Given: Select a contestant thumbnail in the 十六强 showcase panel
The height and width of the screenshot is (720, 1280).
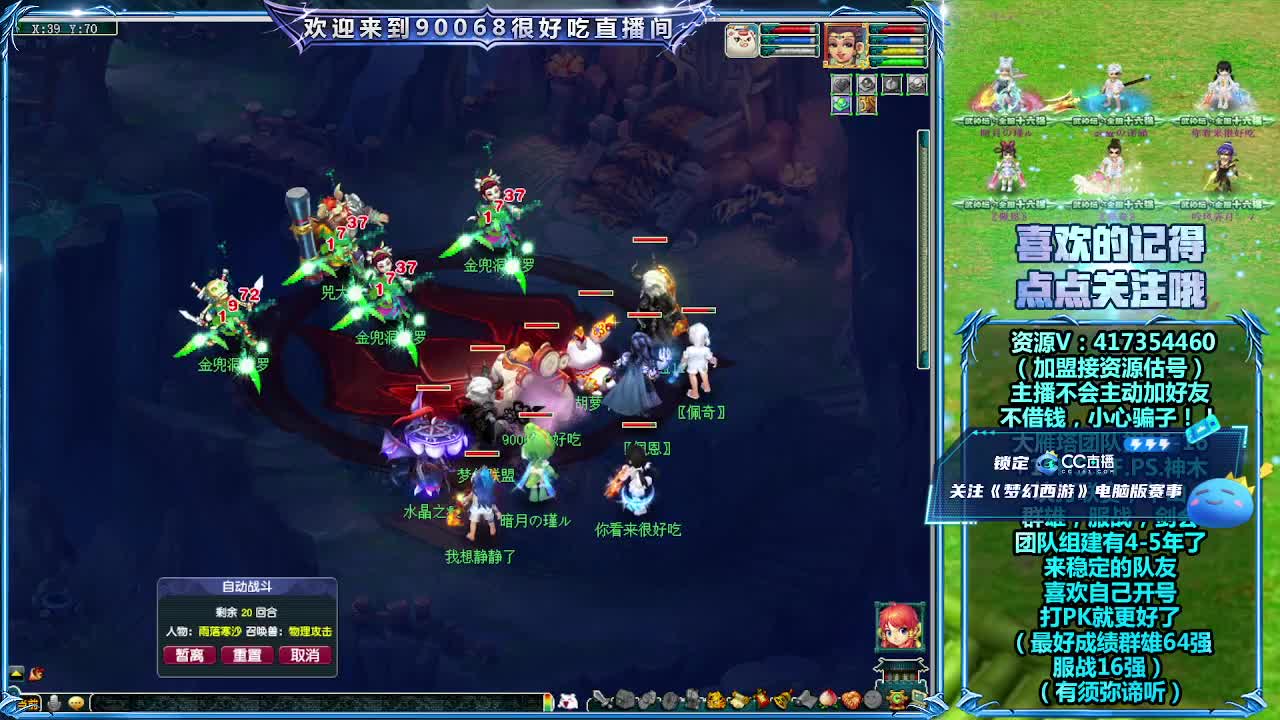Looking at the screenshot, I should pyautogui.click(x=1000, y=90).
